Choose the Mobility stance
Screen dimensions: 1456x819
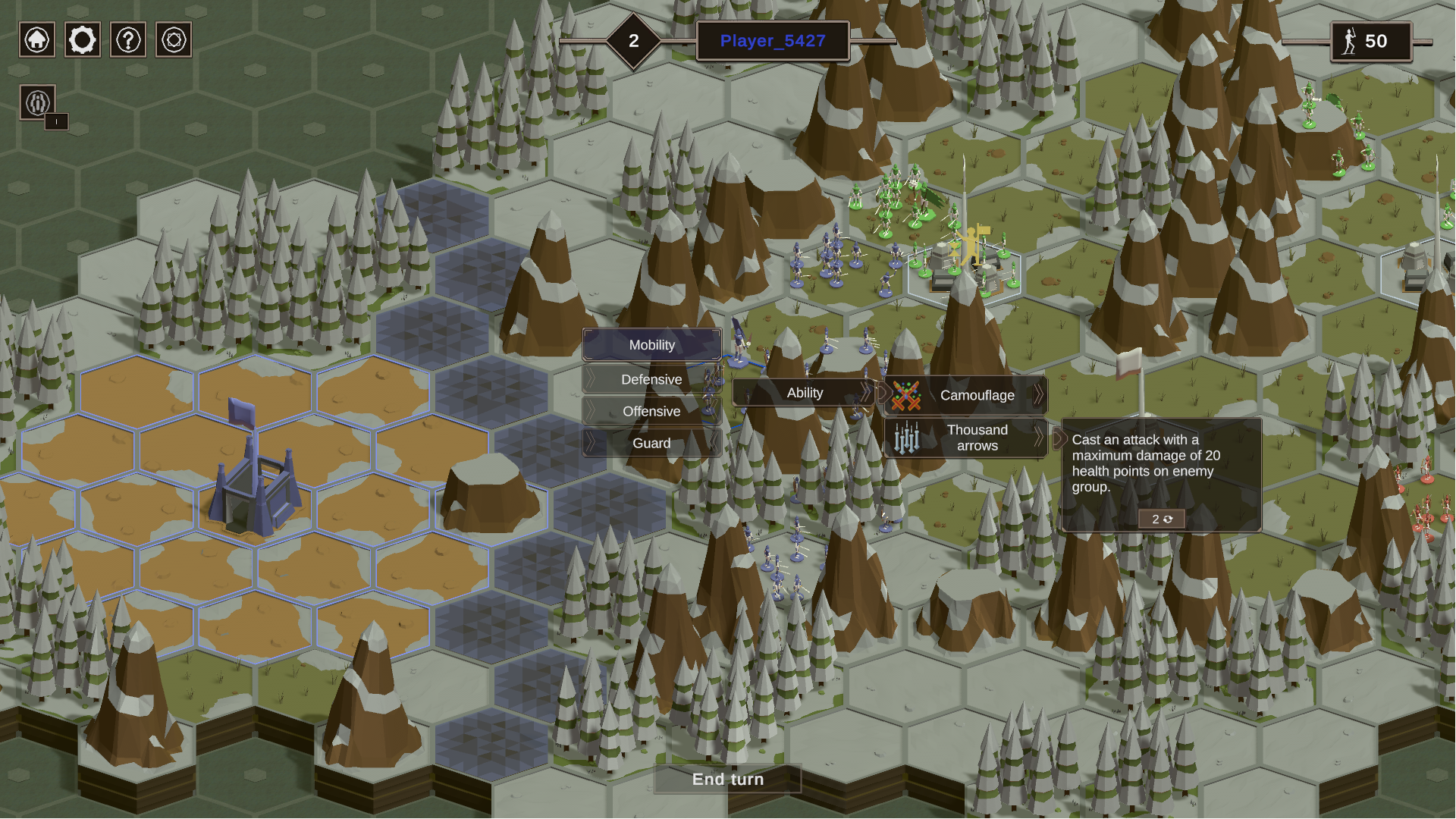pyautogui.click(x=651, y=345)
